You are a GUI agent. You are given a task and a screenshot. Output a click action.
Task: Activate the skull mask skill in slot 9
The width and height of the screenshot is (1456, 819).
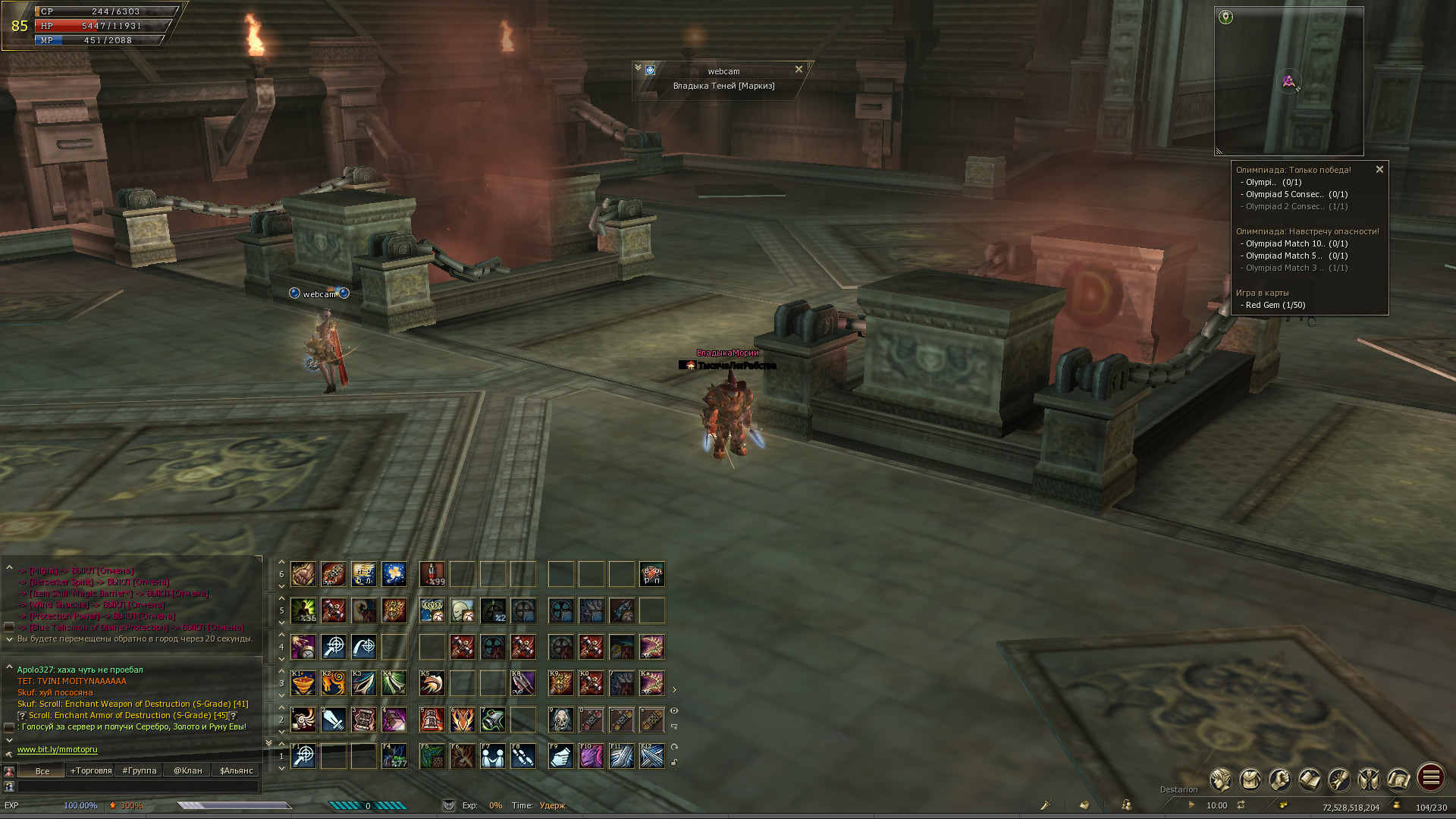coord(561,720)
